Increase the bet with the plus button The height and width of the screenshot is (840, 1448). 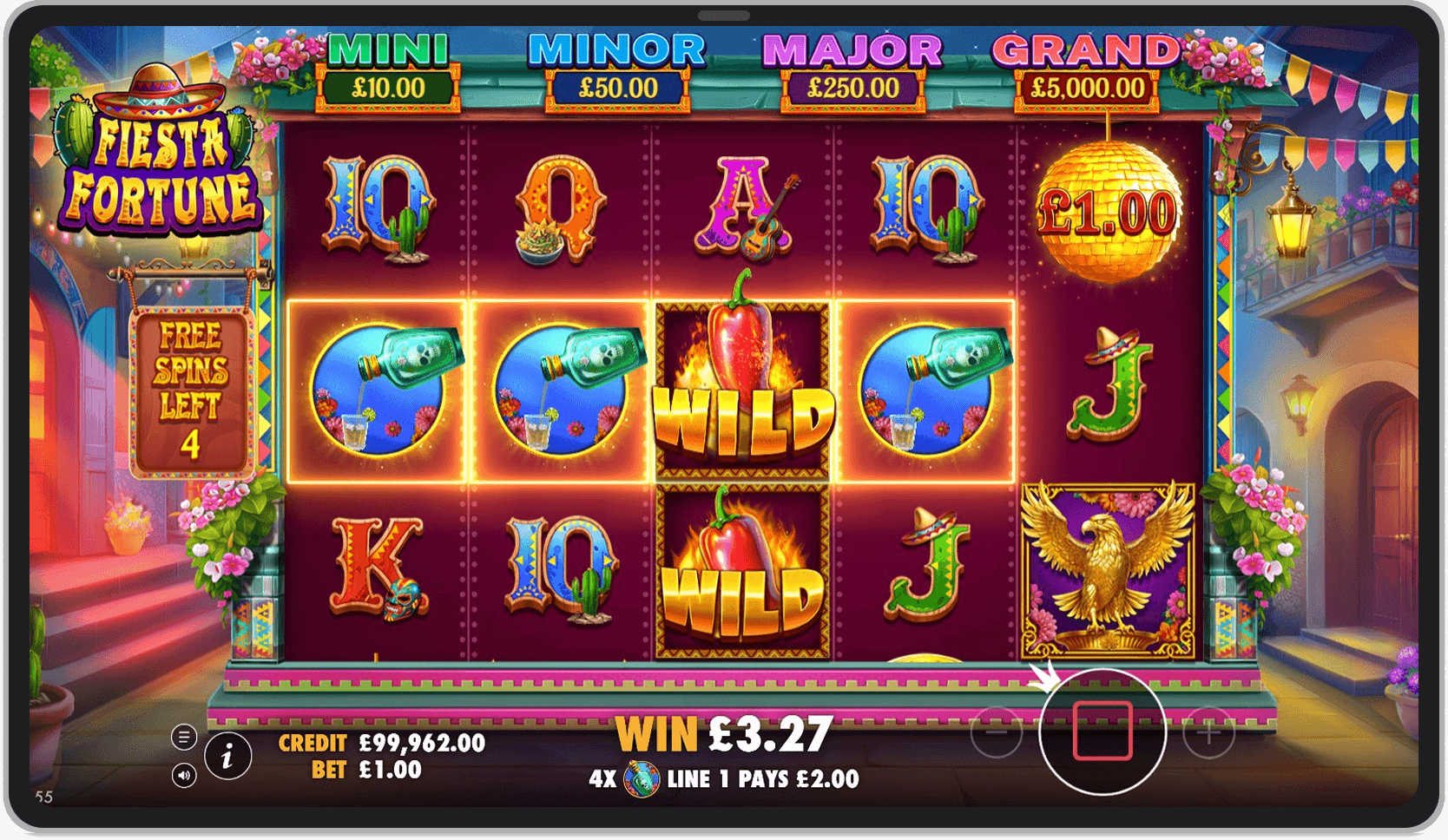1208,732
